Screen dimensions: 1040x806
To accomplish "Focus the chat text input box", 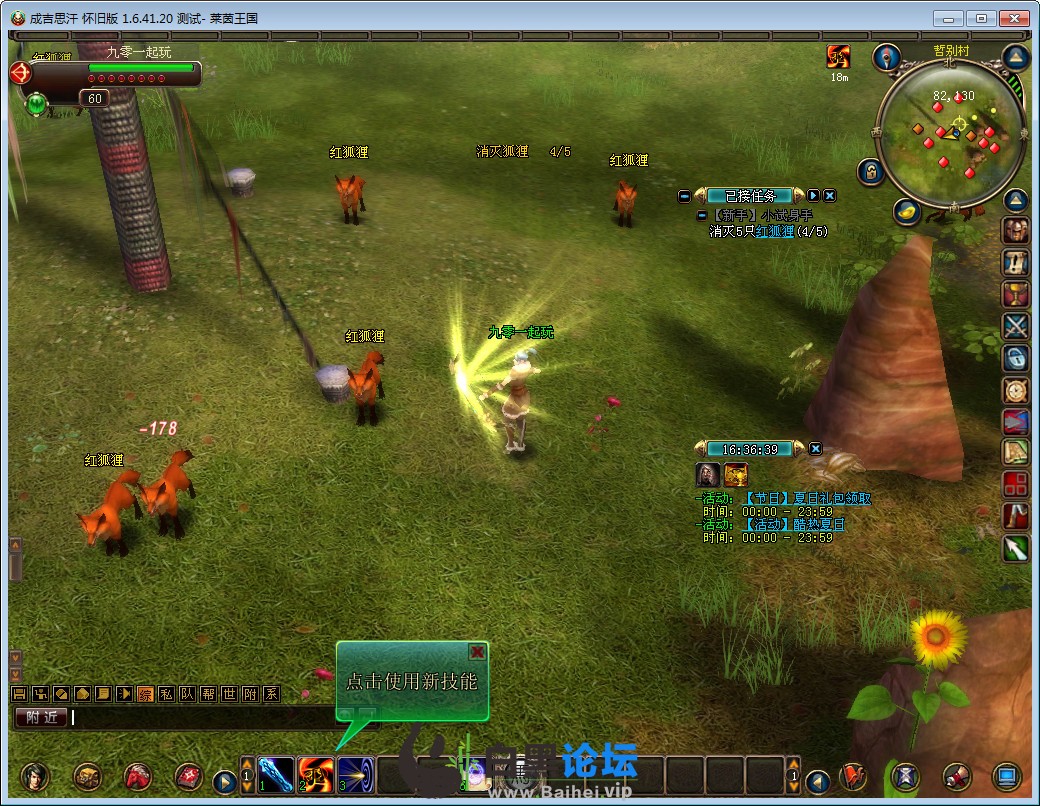I will pyautogui.click(x=200, y=717).
